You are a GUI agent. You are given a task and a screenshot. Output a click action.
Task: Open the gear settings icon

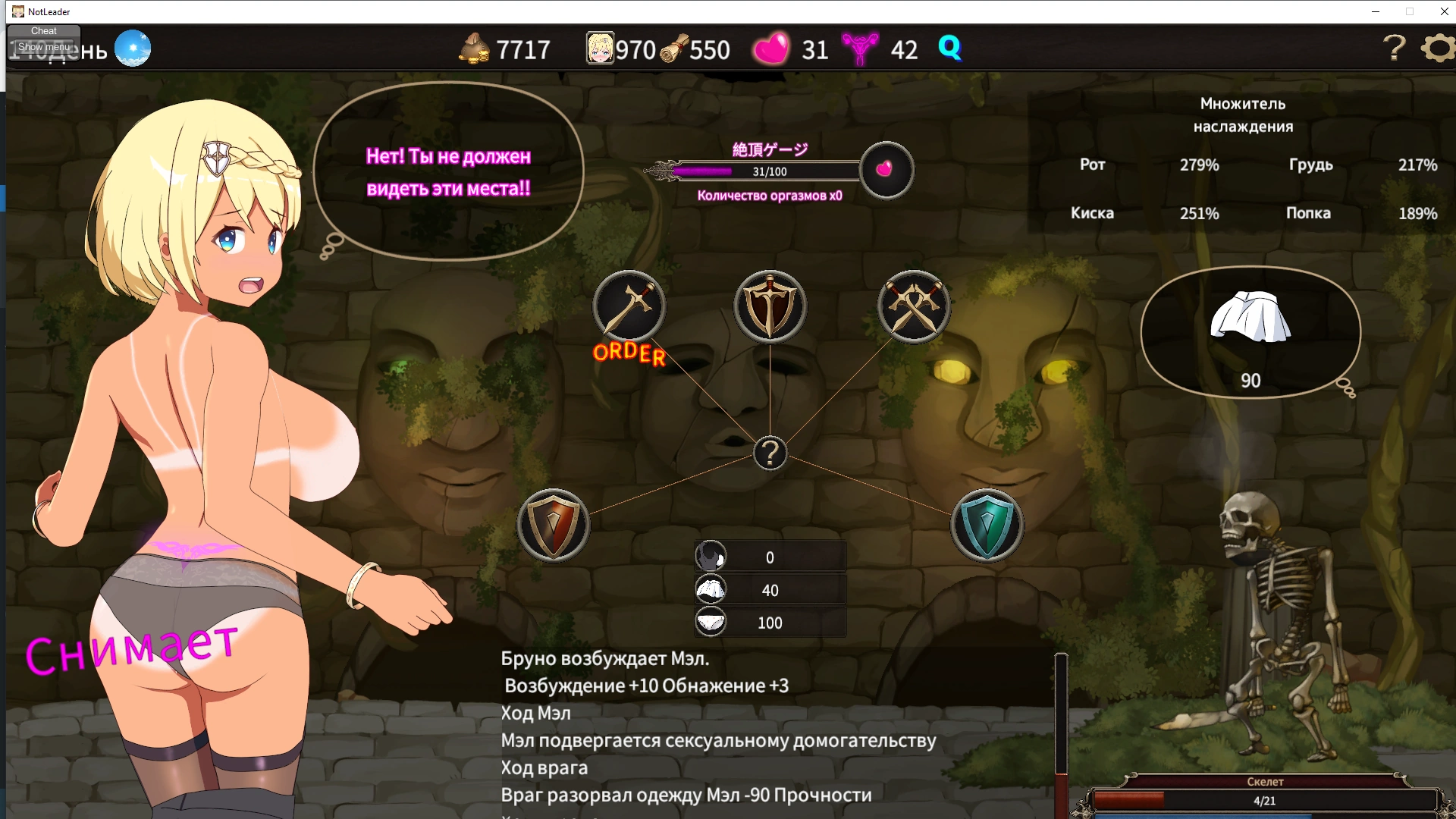pos(1438,49)
